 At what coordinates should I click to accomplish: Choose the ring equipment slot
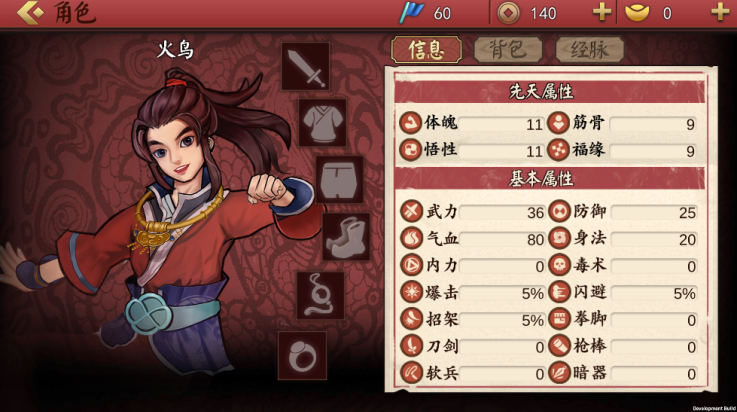[302, 355]
